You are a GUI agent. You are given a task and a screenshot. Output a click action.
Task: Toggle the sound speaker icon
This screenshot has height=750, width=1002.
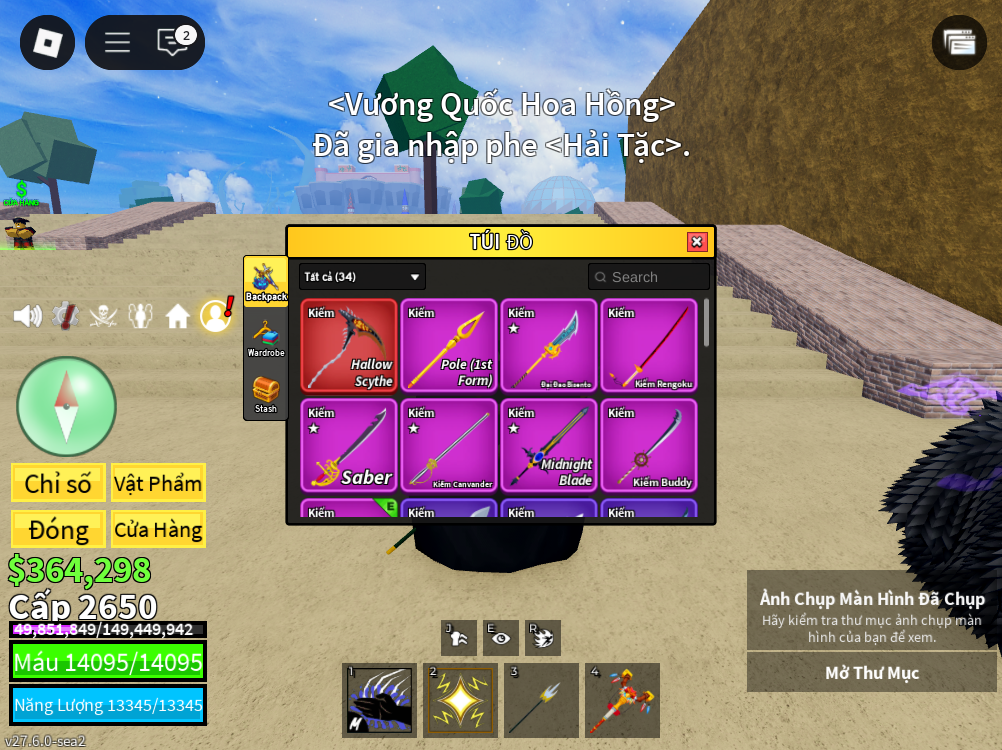(x=27, y=316)
